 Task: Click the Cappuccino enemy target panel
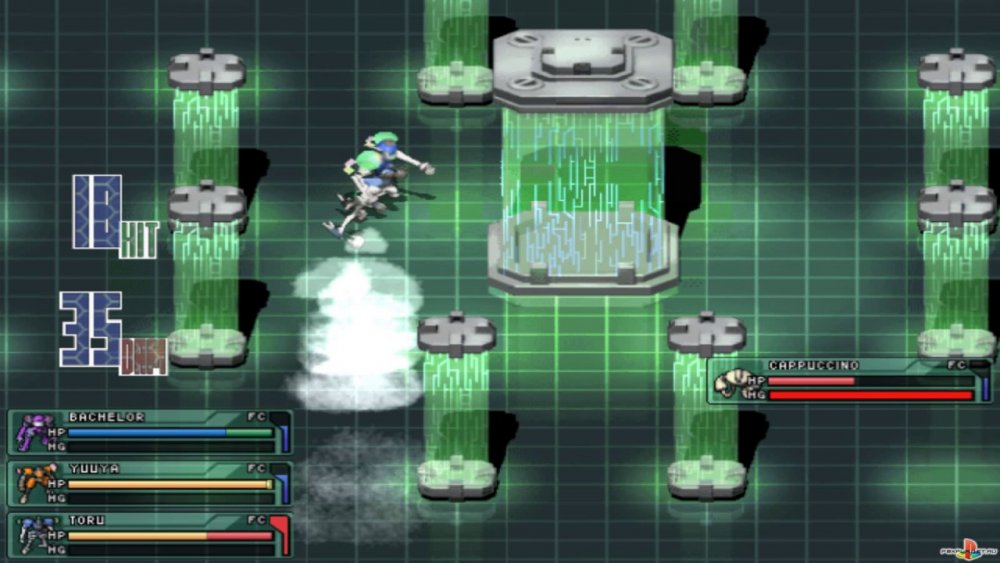point(850,381)
